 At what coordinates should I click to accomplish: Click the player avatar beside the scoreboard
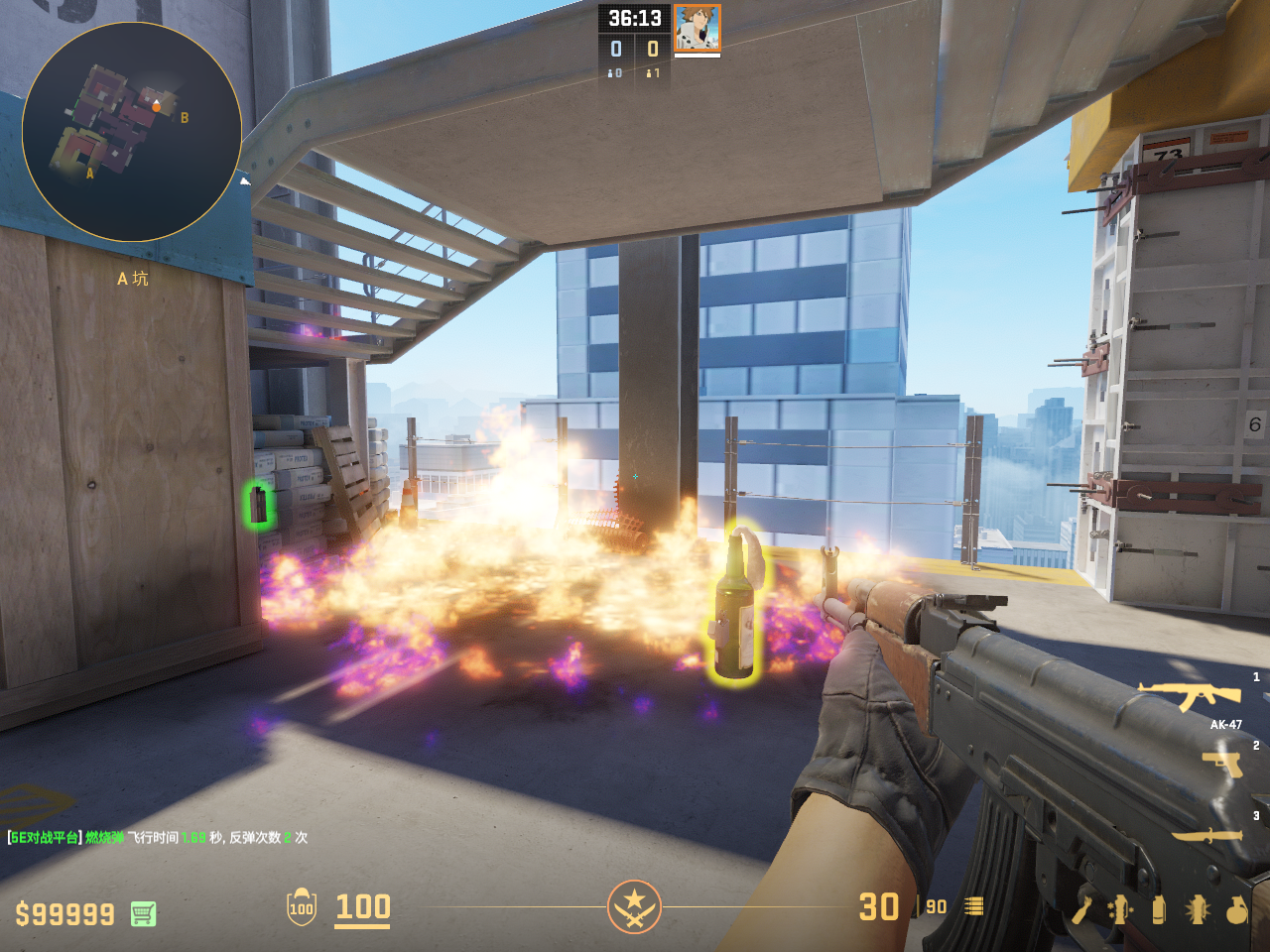tap(697, 27)
